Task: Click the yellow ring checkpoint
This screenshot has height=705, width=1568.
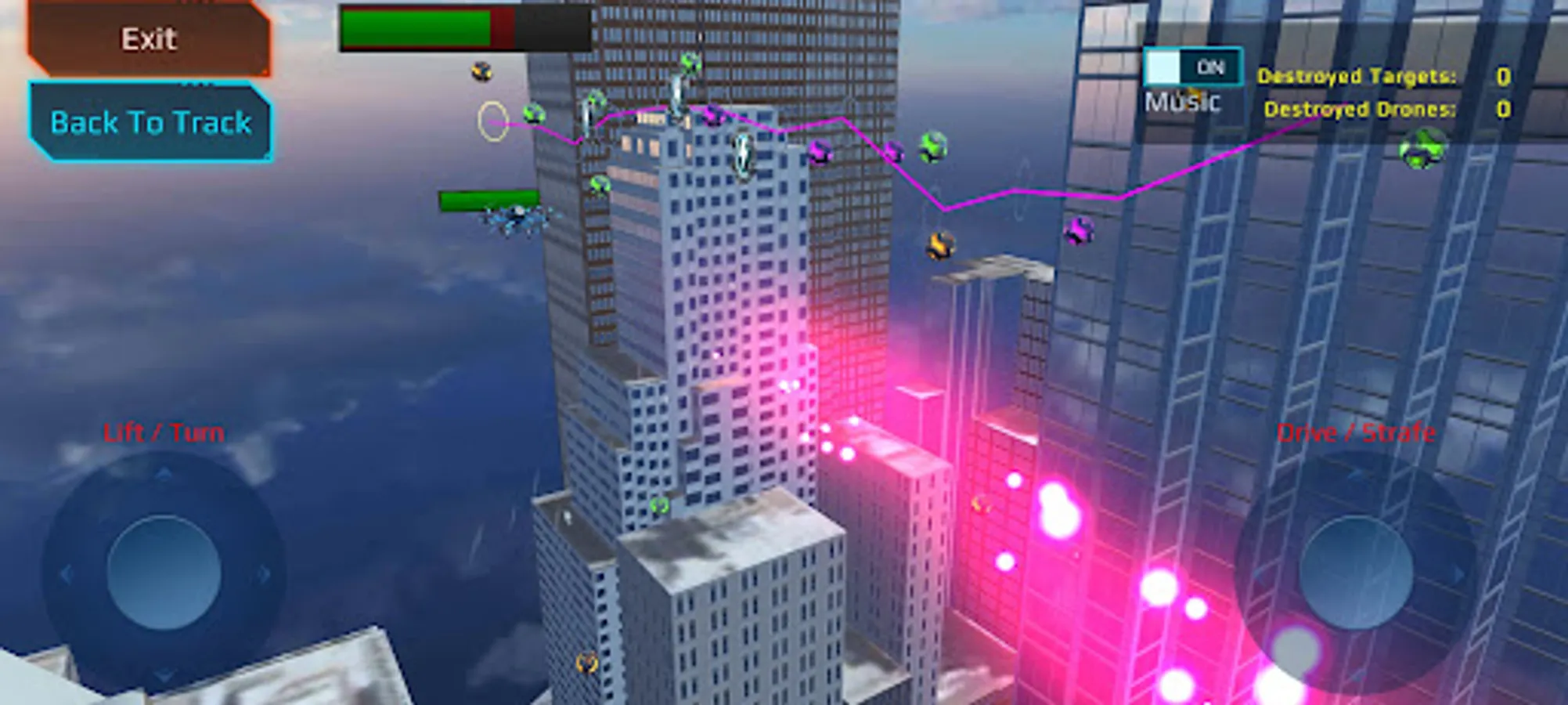Action: [492, 121]
